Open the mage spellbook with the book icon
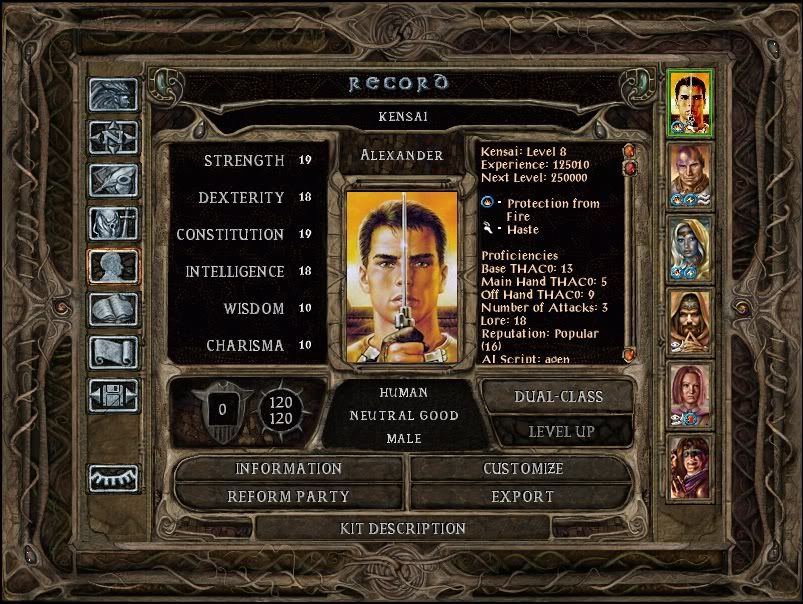 (x=113, y=309)
